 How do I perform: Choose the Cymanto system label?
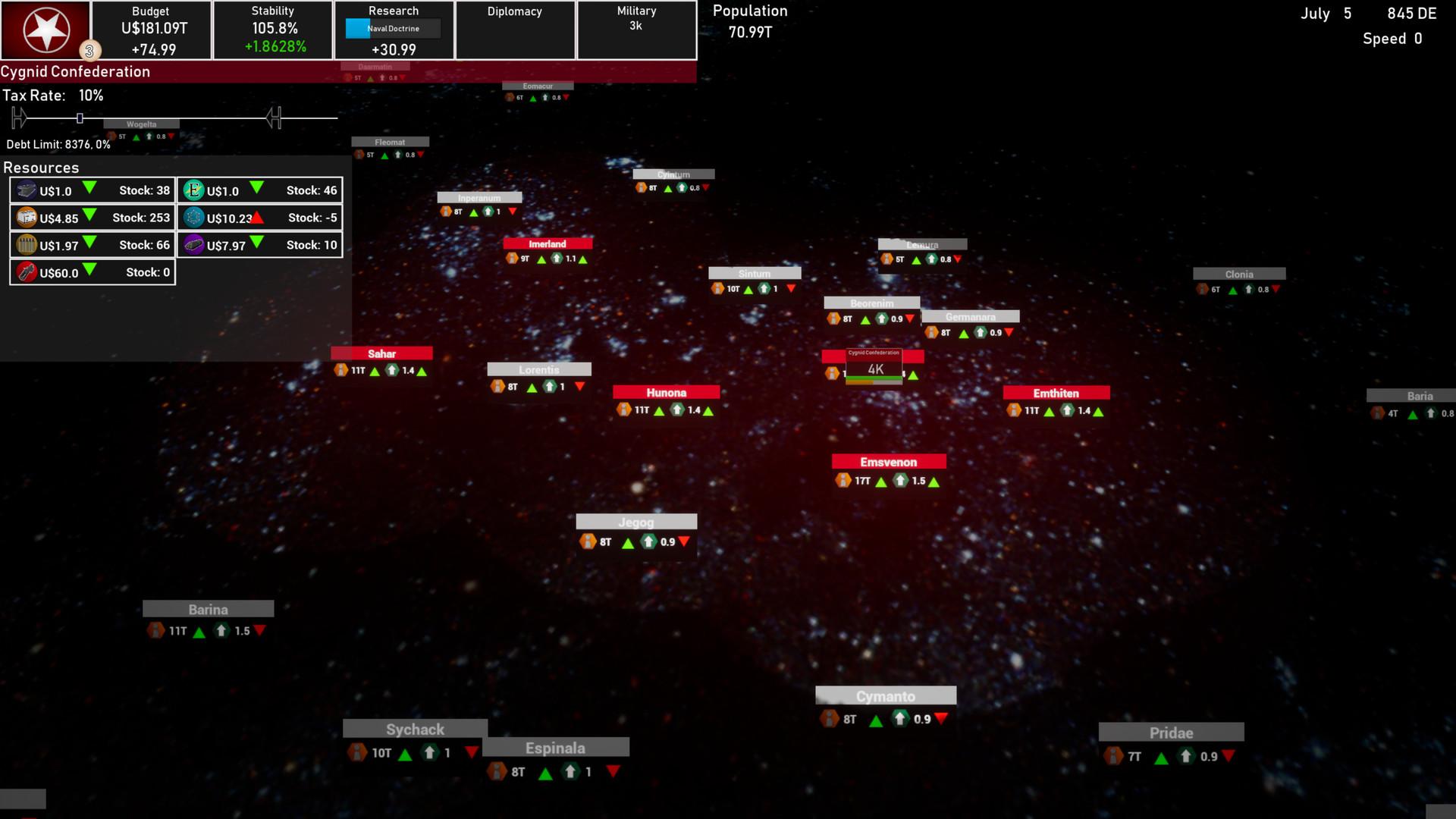pos(885,696)
